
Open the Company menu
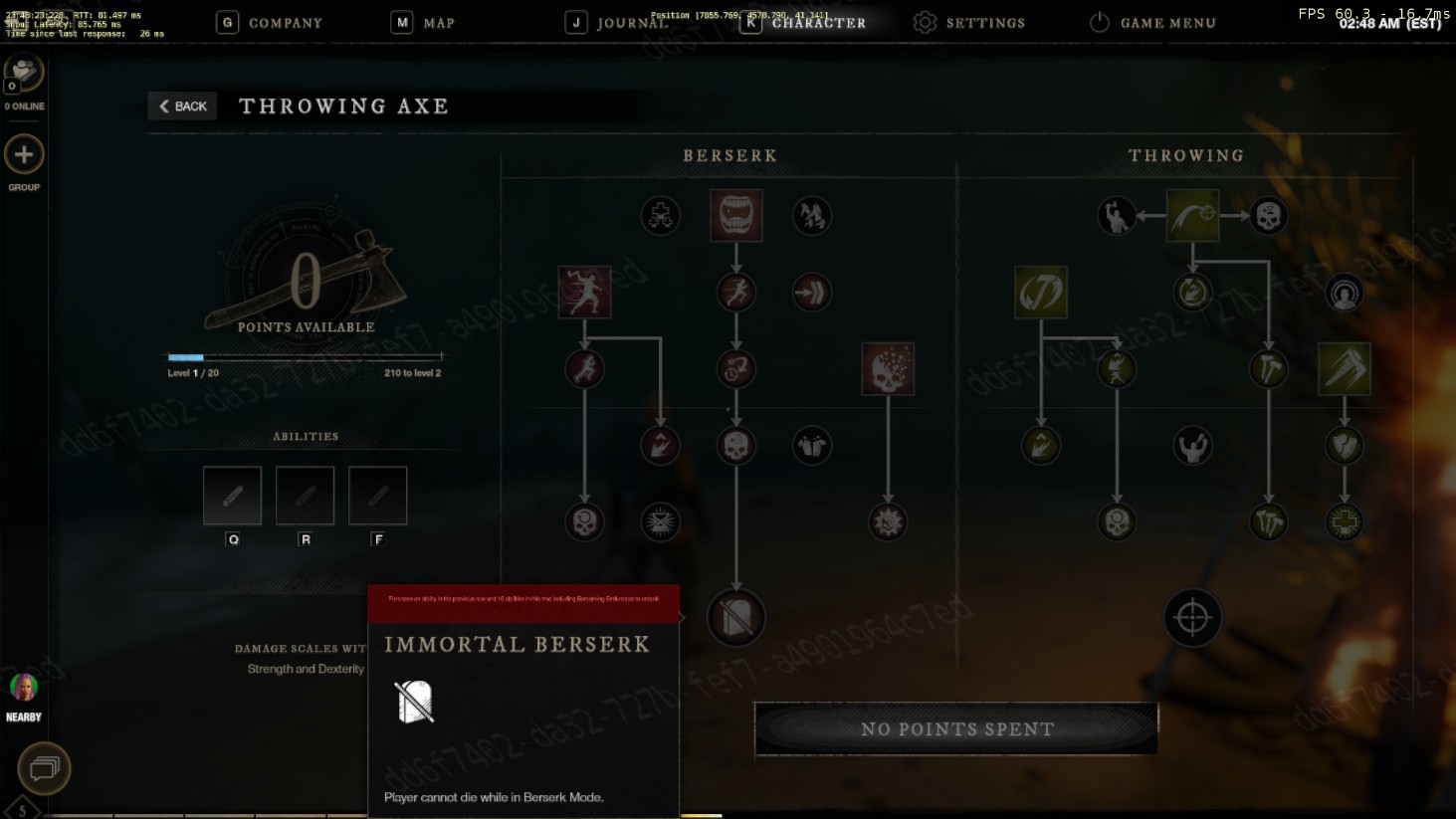click(x=270, y=23)
